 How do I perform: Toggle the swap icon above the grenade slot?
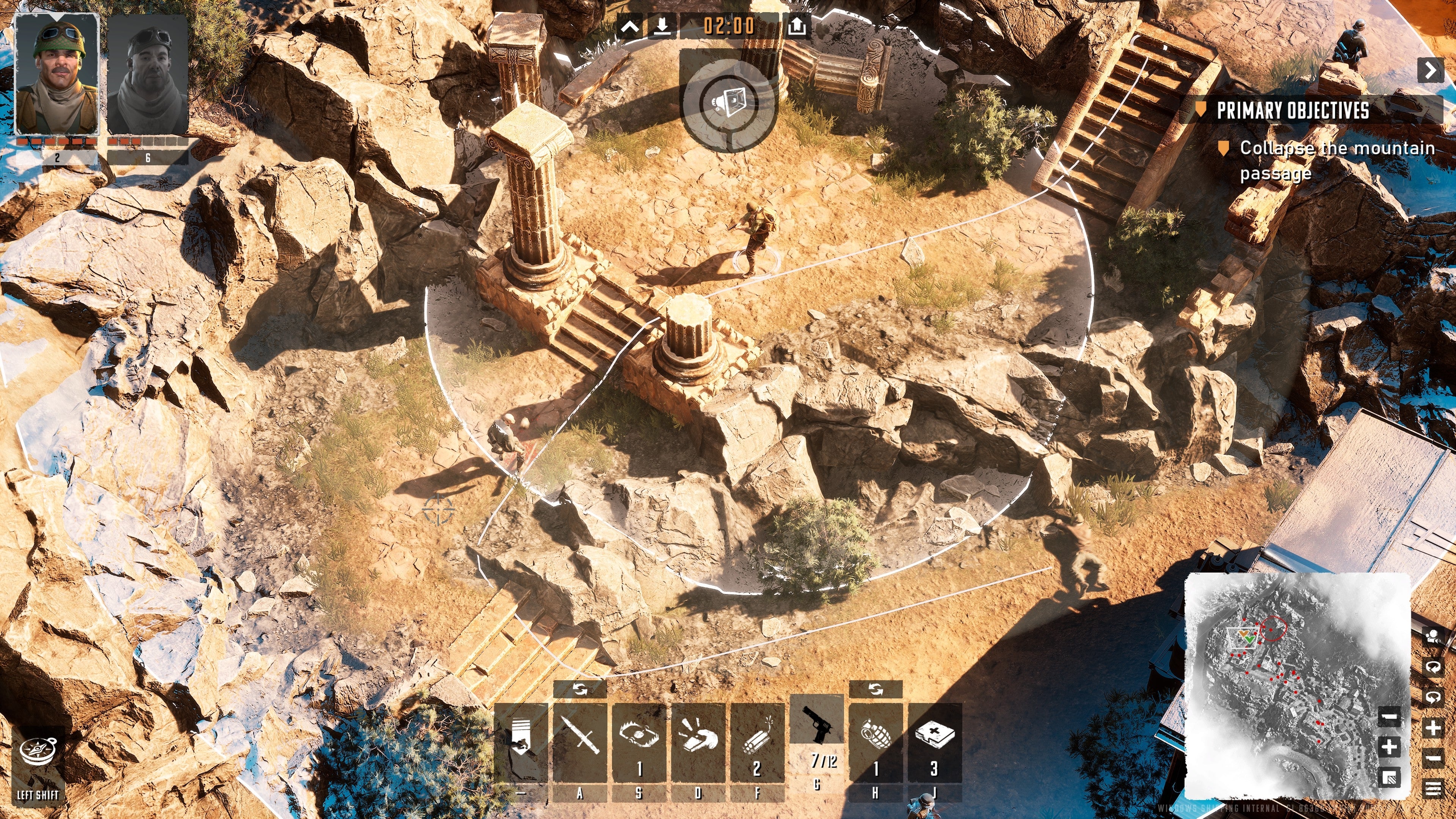click(877, 689)
